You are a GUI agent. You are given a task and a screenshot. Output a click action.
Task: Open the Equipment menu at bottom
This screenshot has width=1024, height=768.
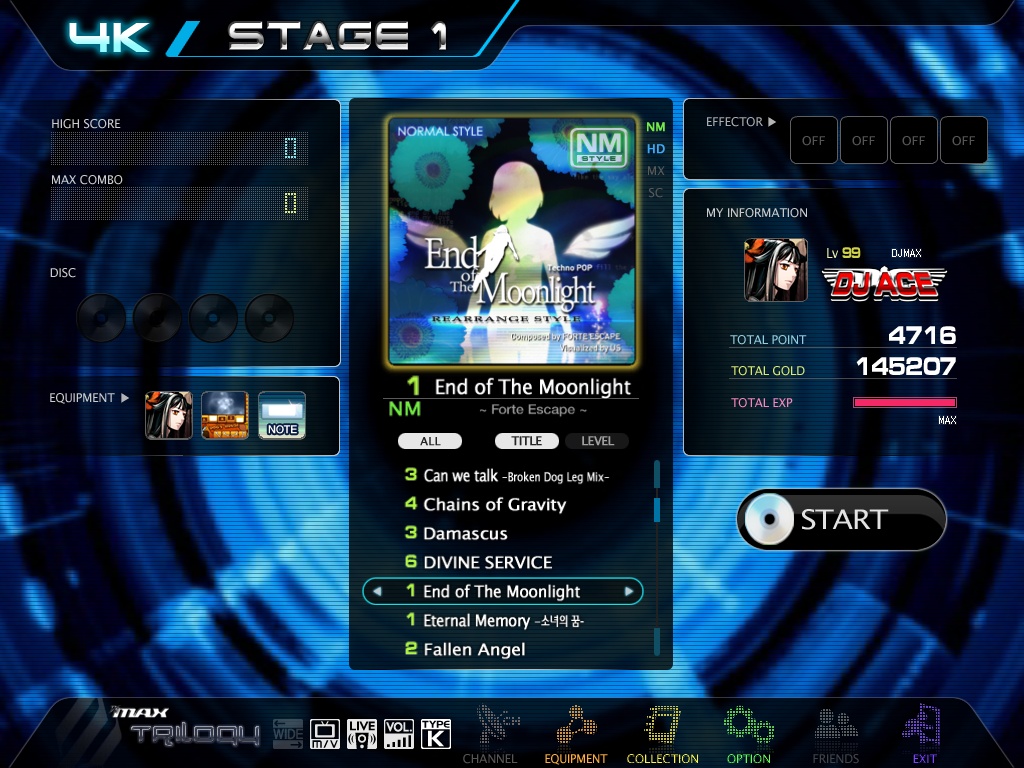575,735
